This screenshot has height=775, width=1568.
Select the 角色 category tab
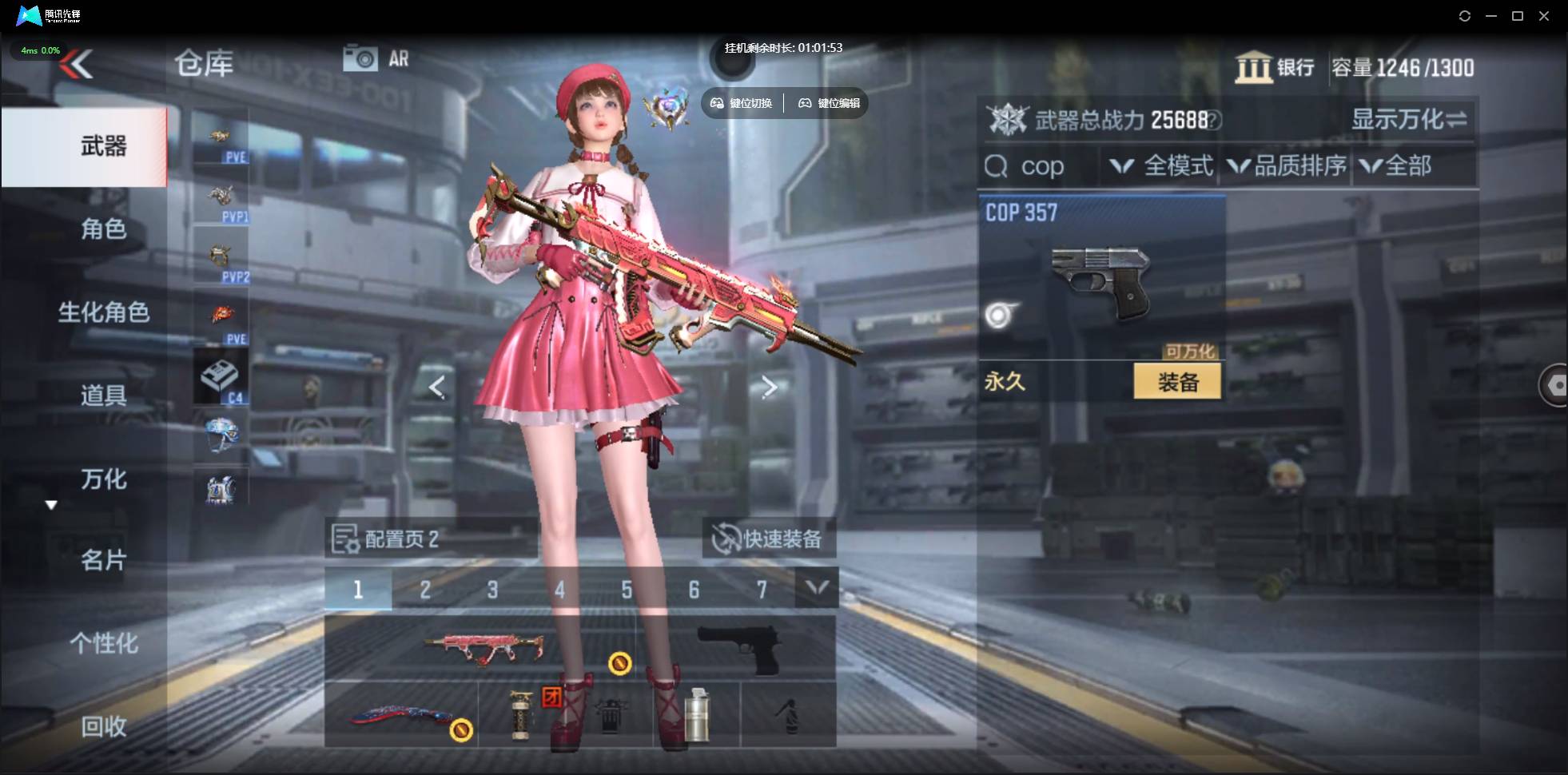103,230
